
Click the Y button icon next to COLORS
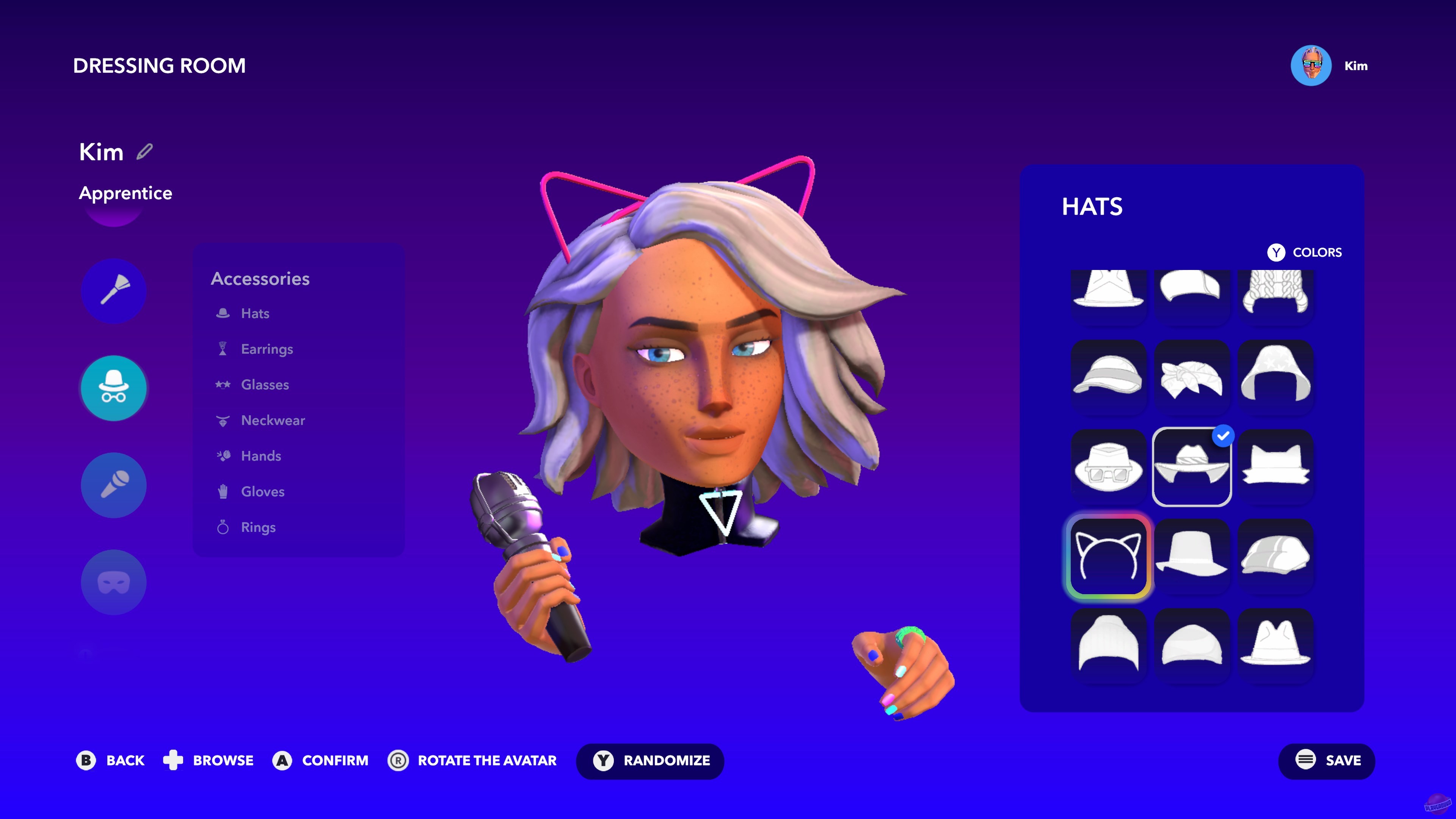pyautogui.click(x=1276, y=253)
